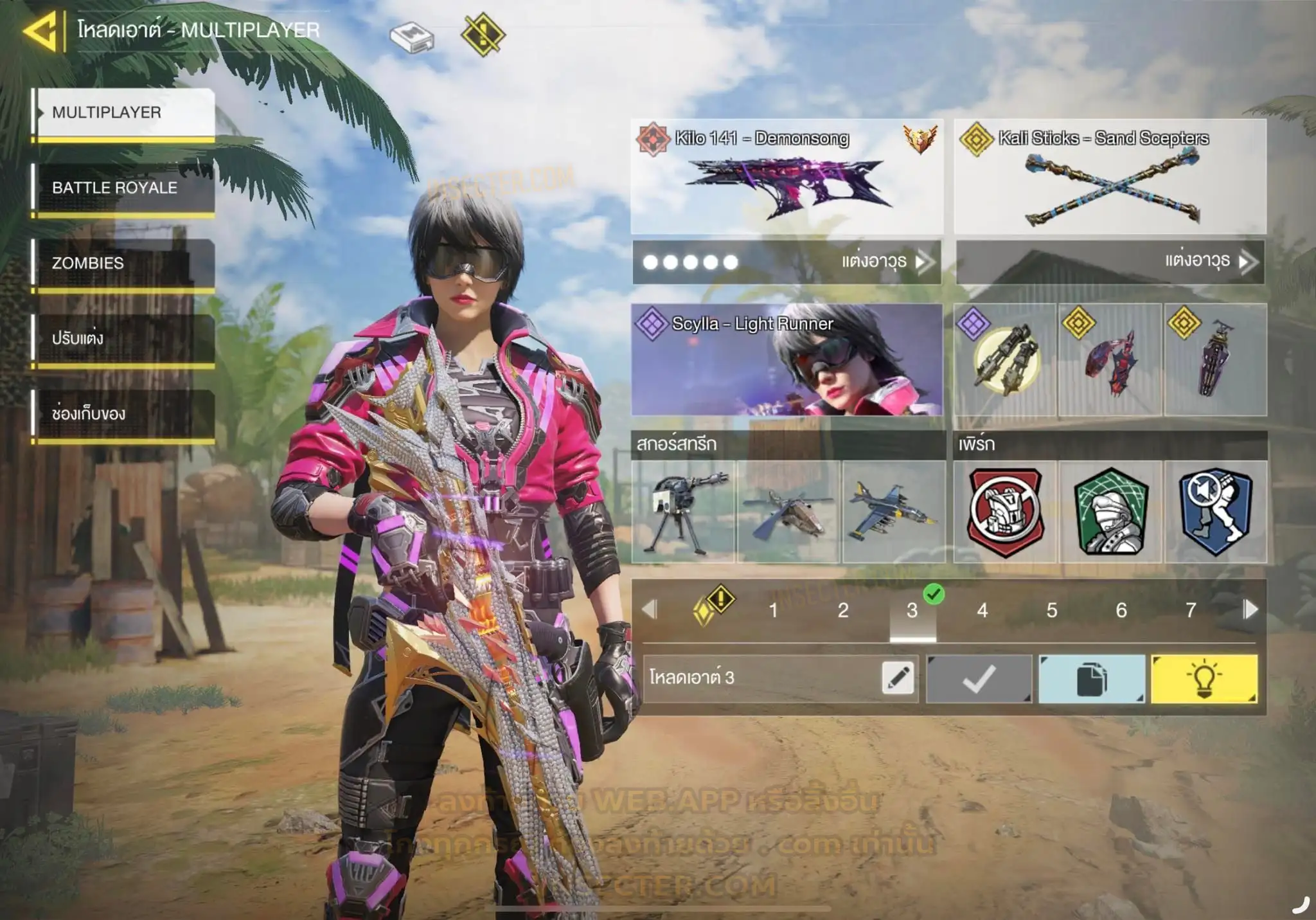Switch to loadout number 5
Screen dimensions: 1316x920
click(x=1051, y=610)
